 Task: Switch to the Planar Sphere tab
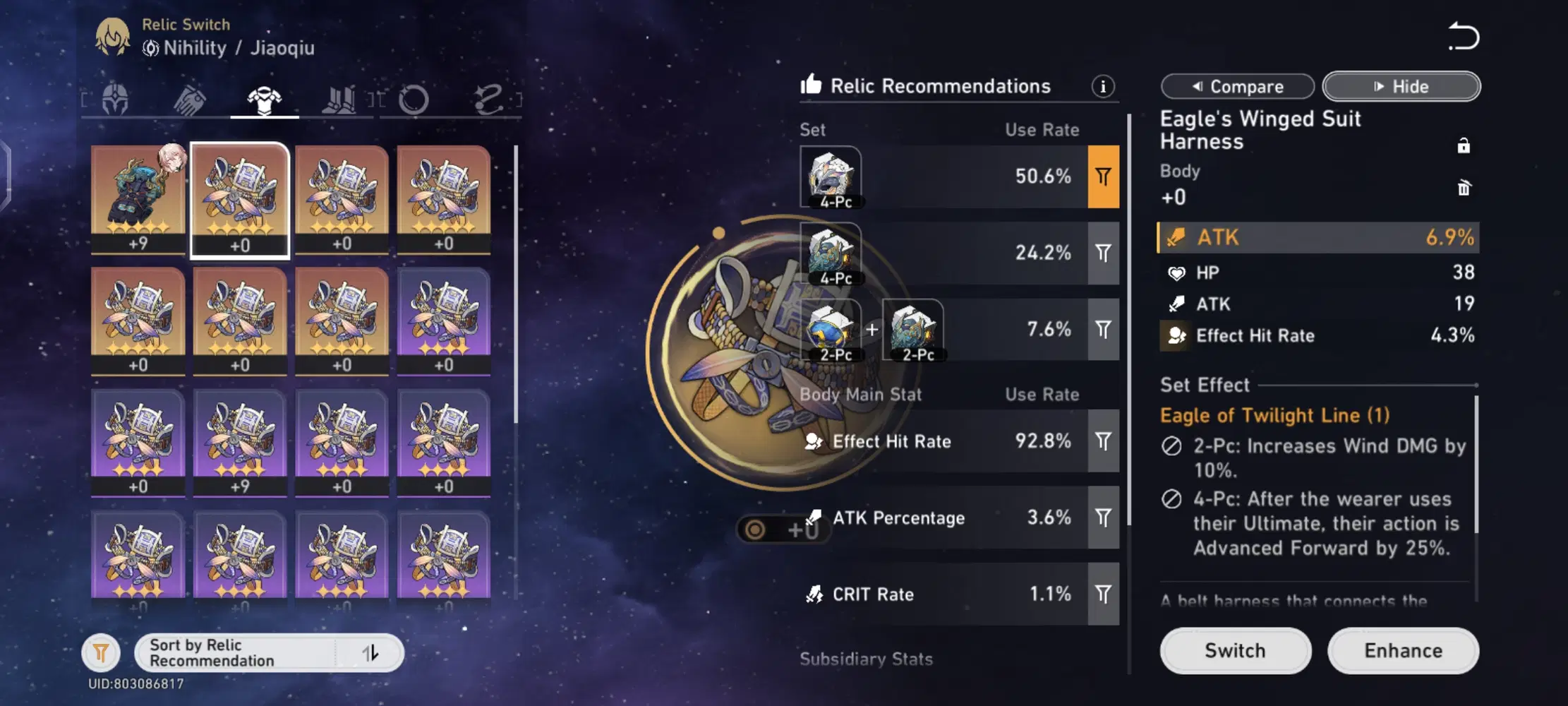coord(414,100)
